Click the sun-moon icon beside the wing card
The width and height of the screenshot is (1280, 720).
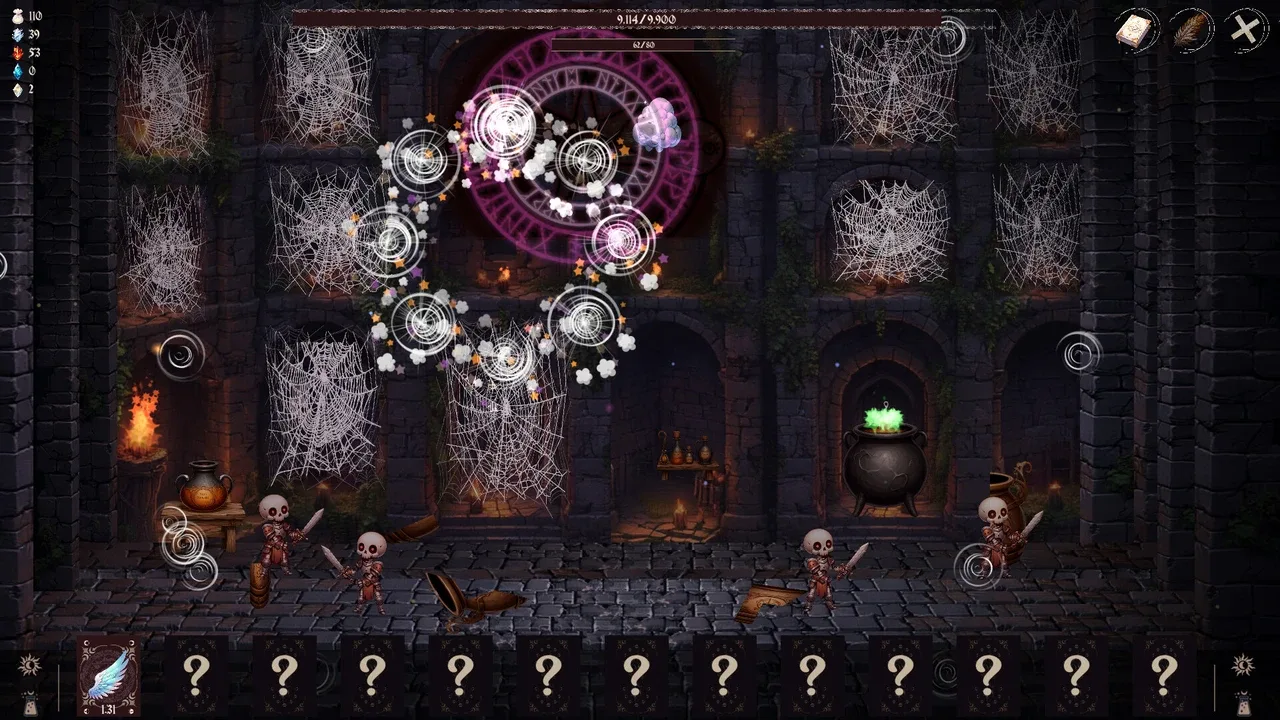coord(30,664)
